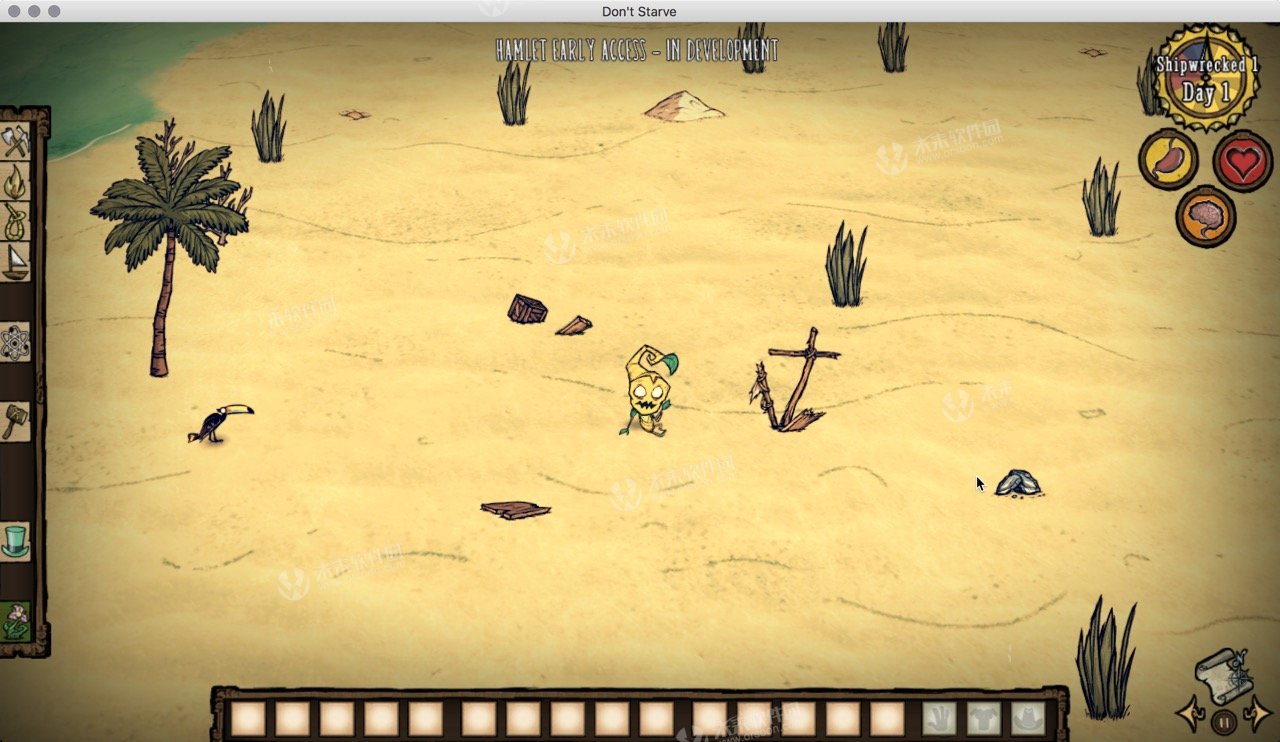Select the rope trap Survival tab
The image size is (1280, 742).
click(16, 221)
